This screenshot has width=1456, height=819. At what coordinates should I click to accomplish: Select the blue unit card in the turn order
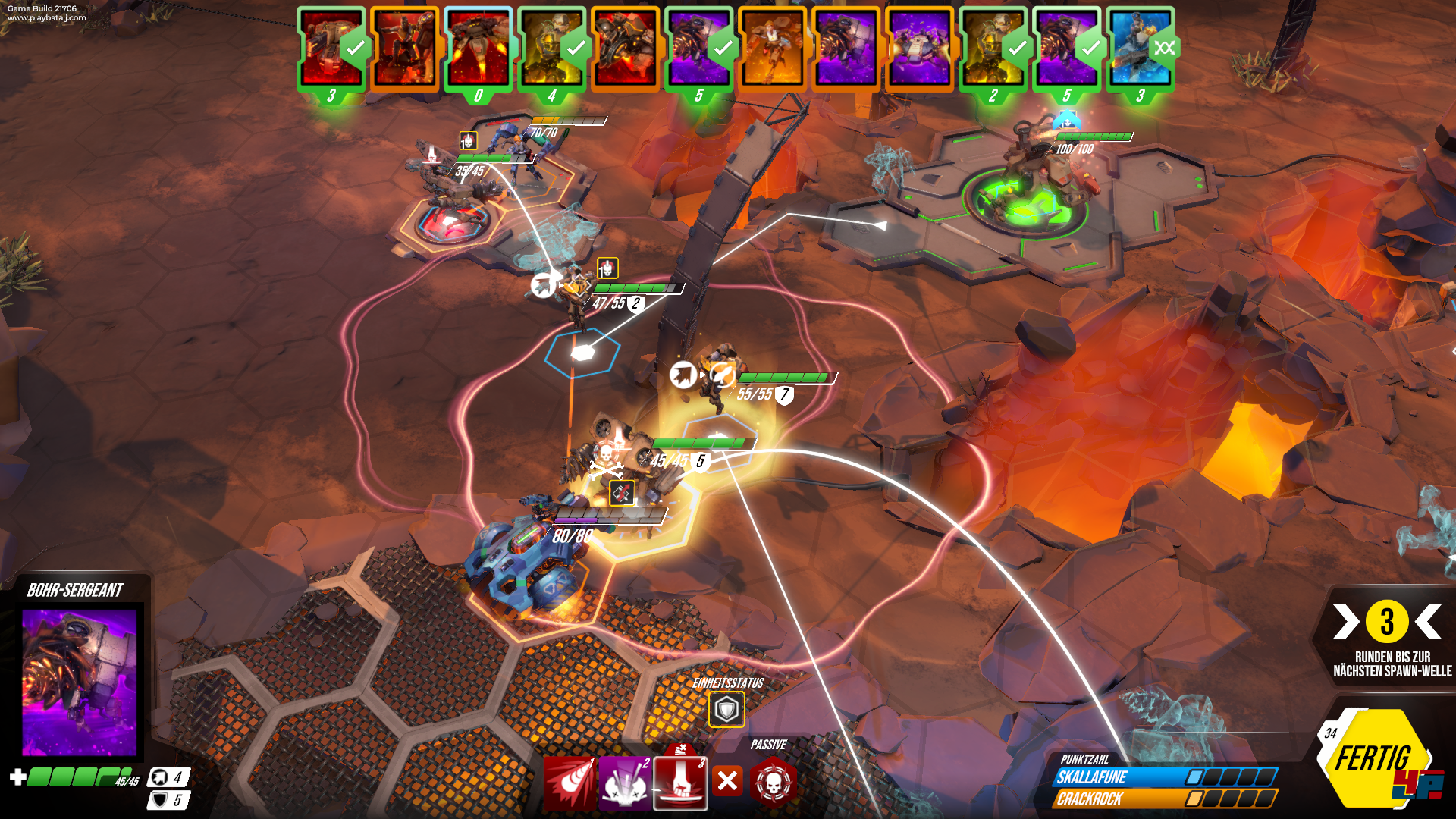tap(1140, 49)
